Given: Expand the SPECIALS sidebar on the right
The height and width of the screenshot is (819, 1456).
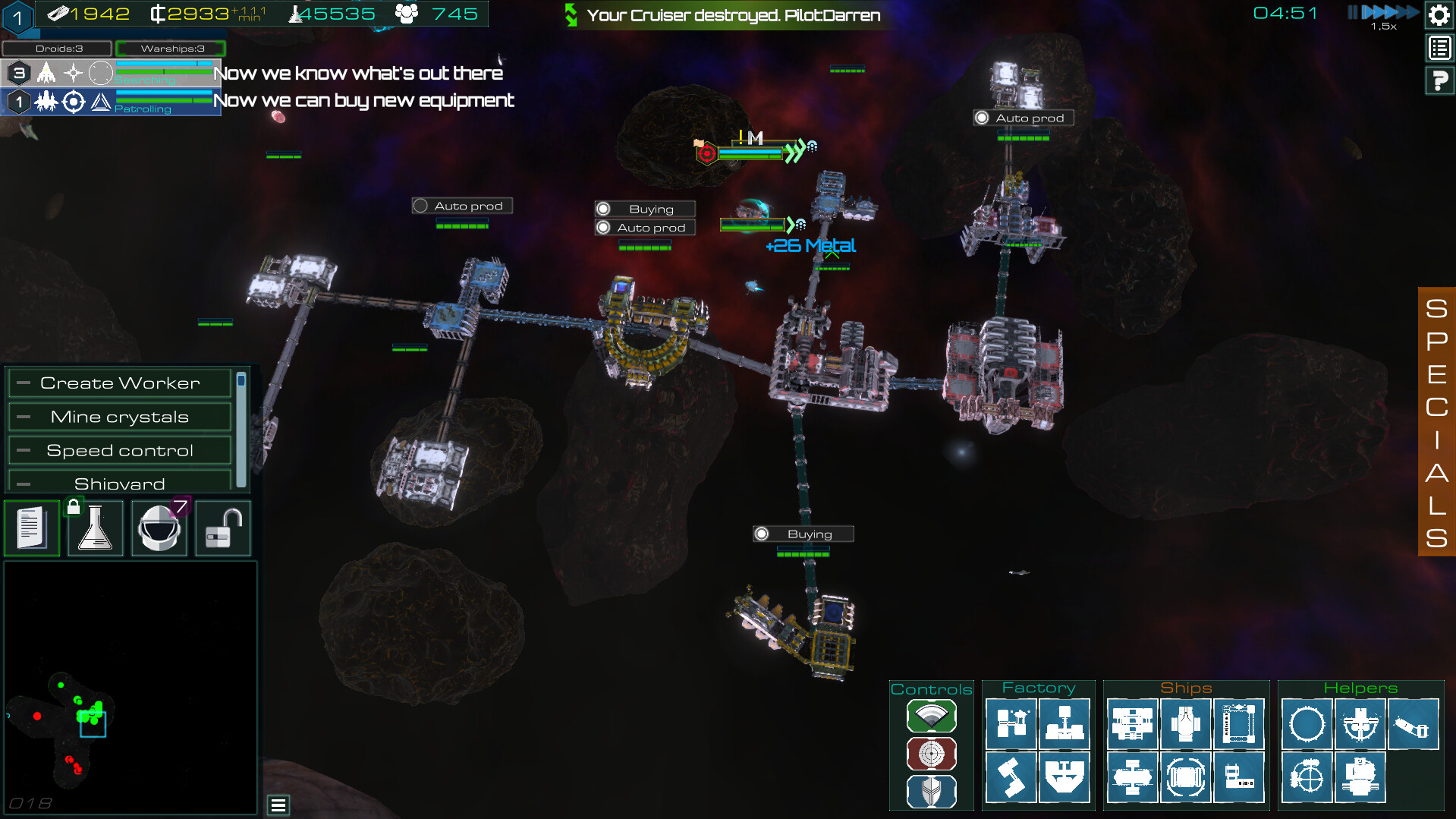Looking at the screenshot, I should tap(1436, 423).
